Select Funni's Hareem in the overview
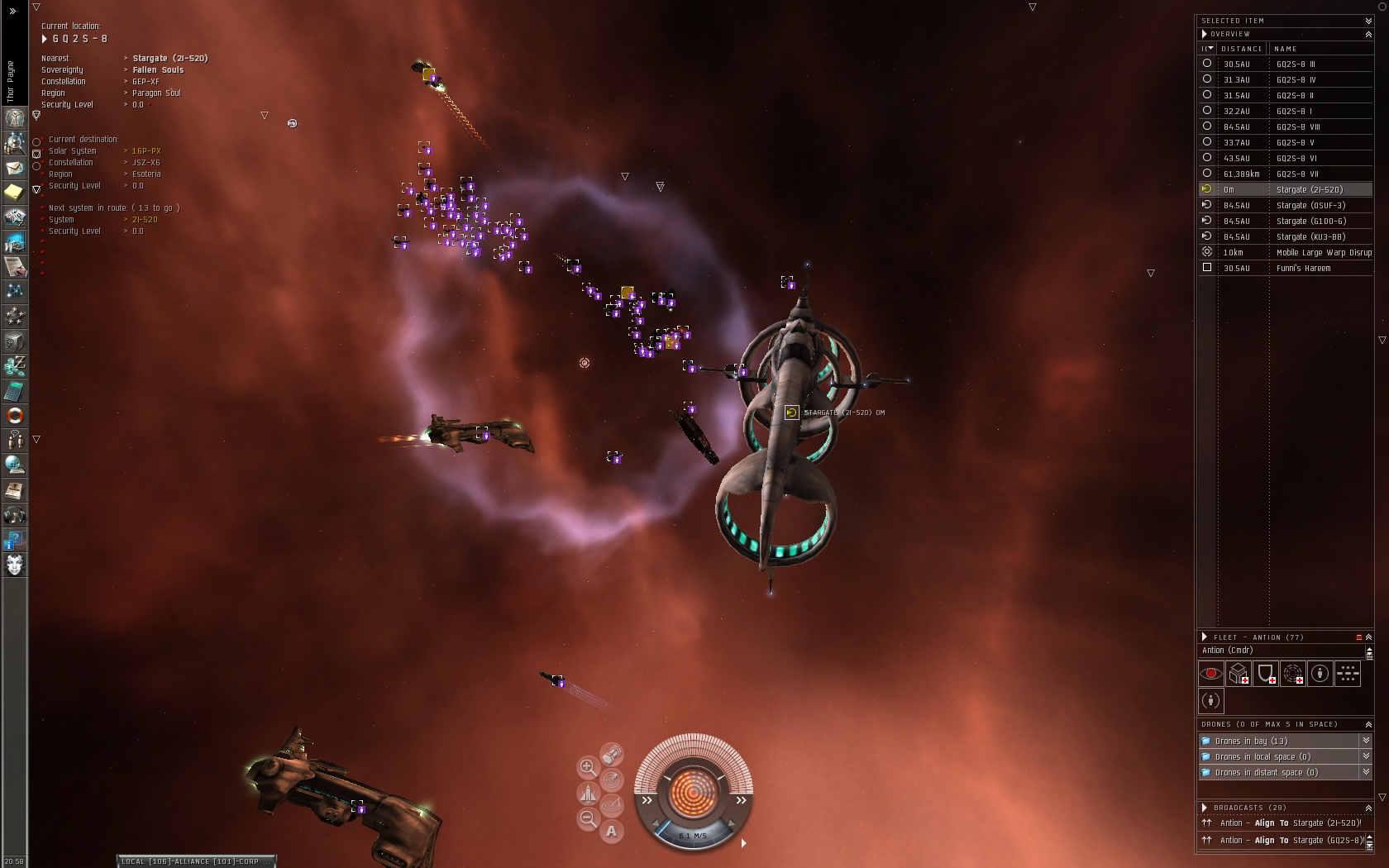The height and width of the screenshot is (868, 1389). pyautogui.click(x=1303, y=268)
